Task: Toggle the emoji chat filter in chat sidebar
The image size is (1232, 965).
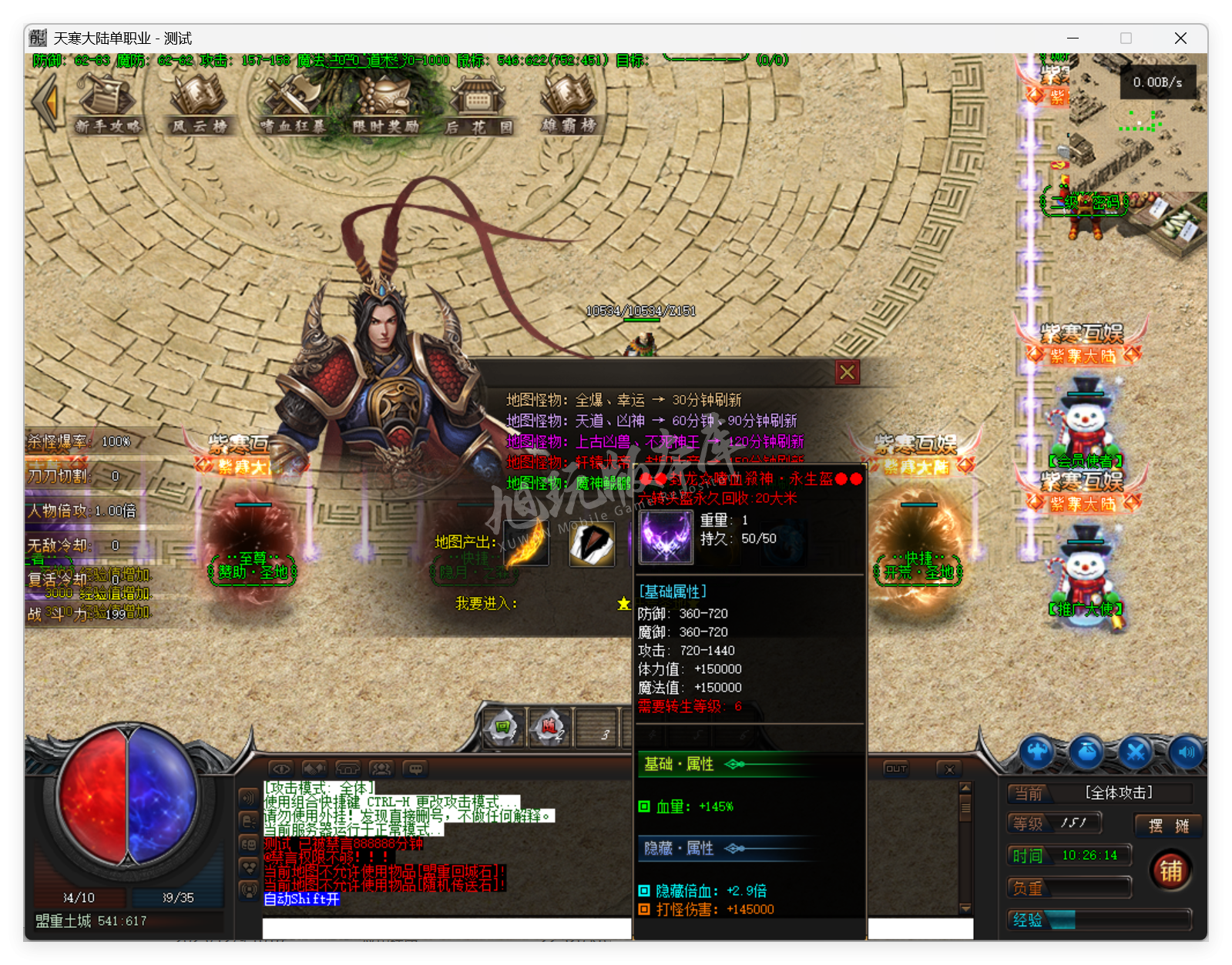Action: 248,844
